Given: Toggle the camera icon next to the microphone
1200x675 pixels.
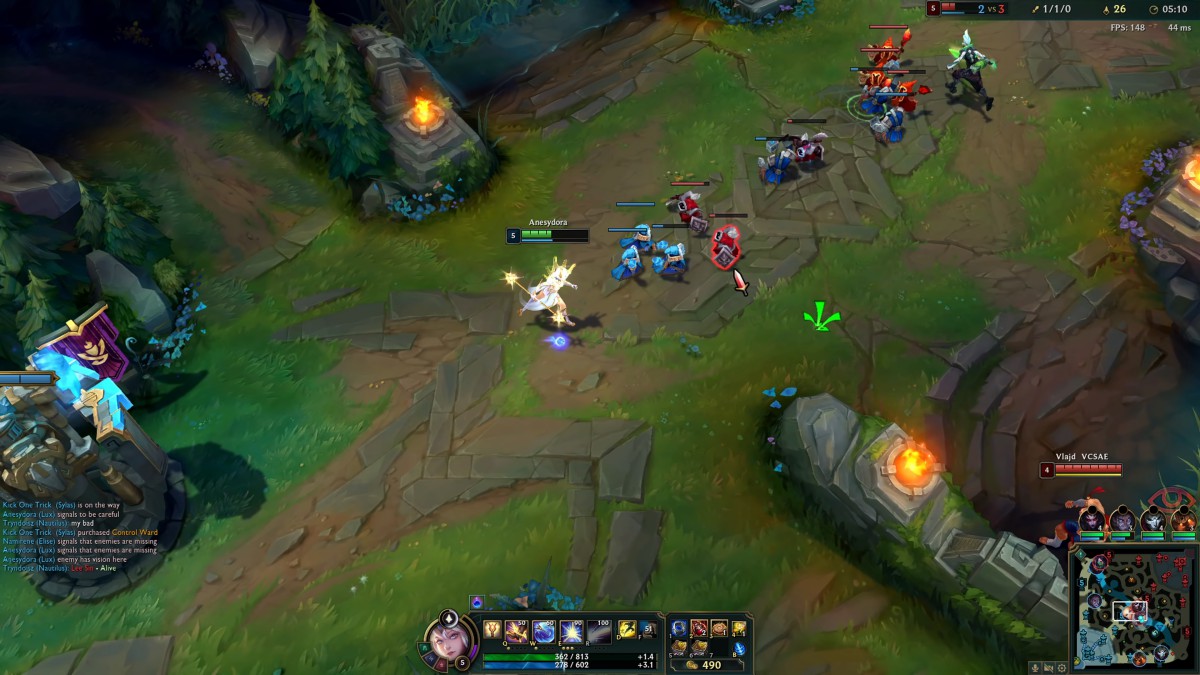Looking at the screenshot, I should 1049,667.
